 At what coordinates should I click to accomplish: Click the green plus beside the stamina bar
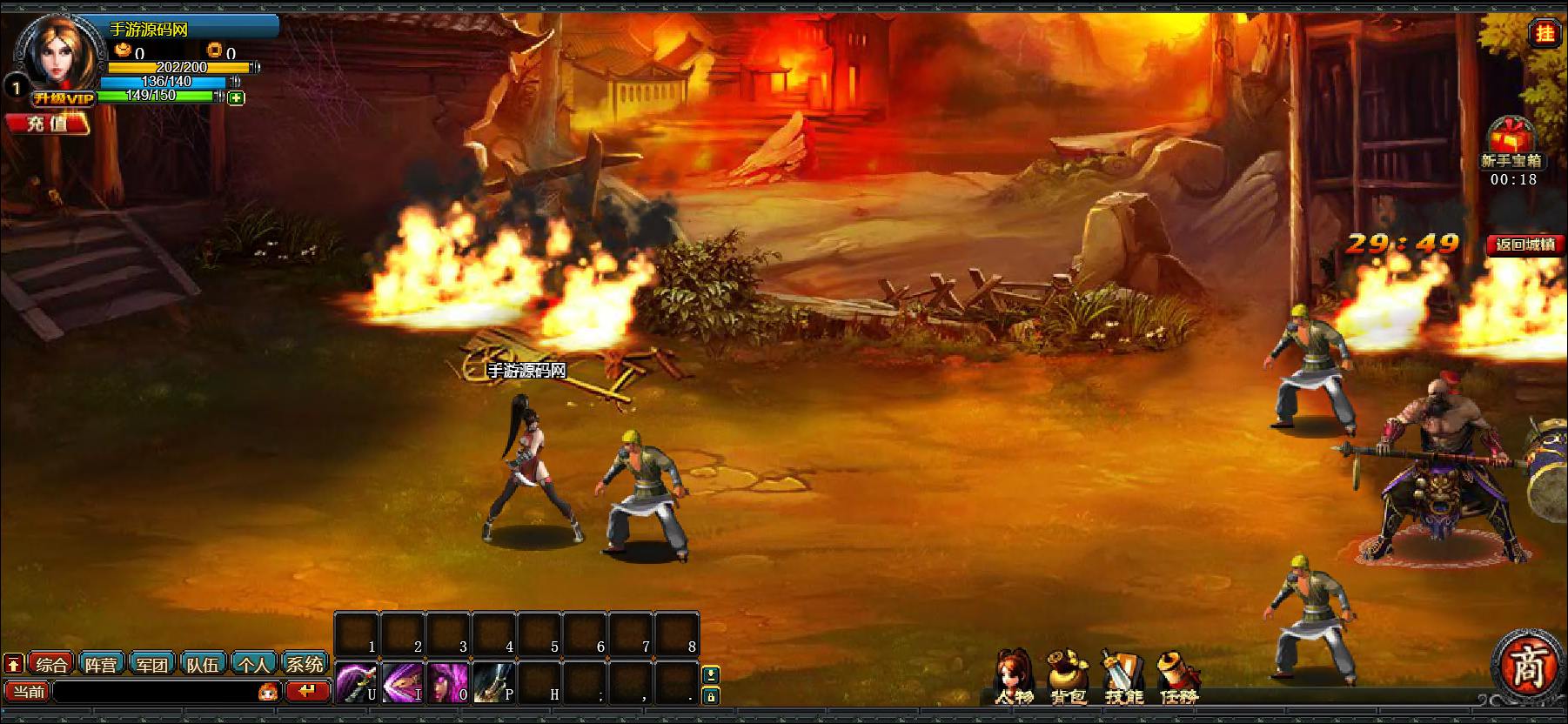[236, 98]
